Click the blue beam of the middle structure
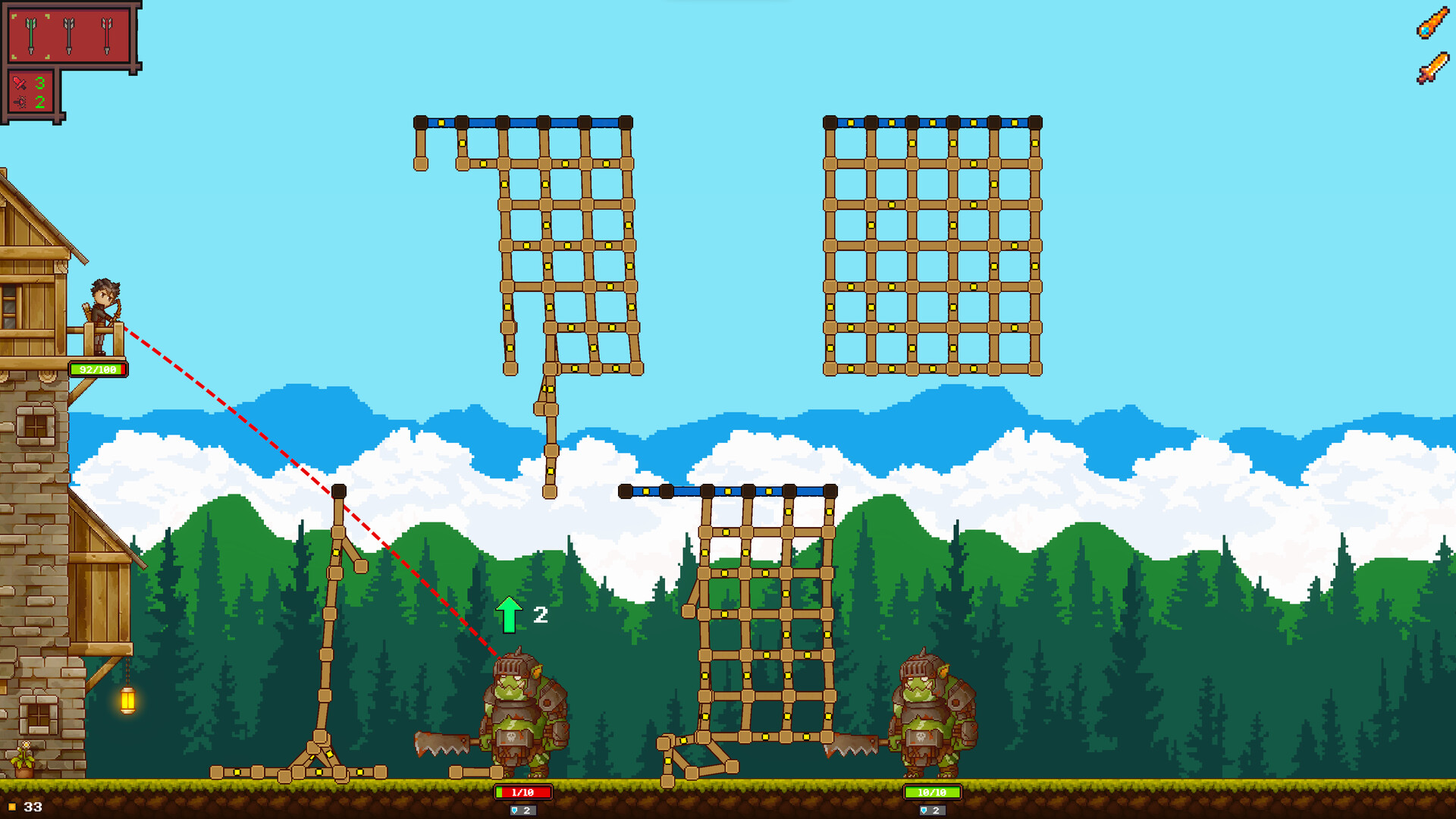 pyautogui.click(x=724, y=491)
